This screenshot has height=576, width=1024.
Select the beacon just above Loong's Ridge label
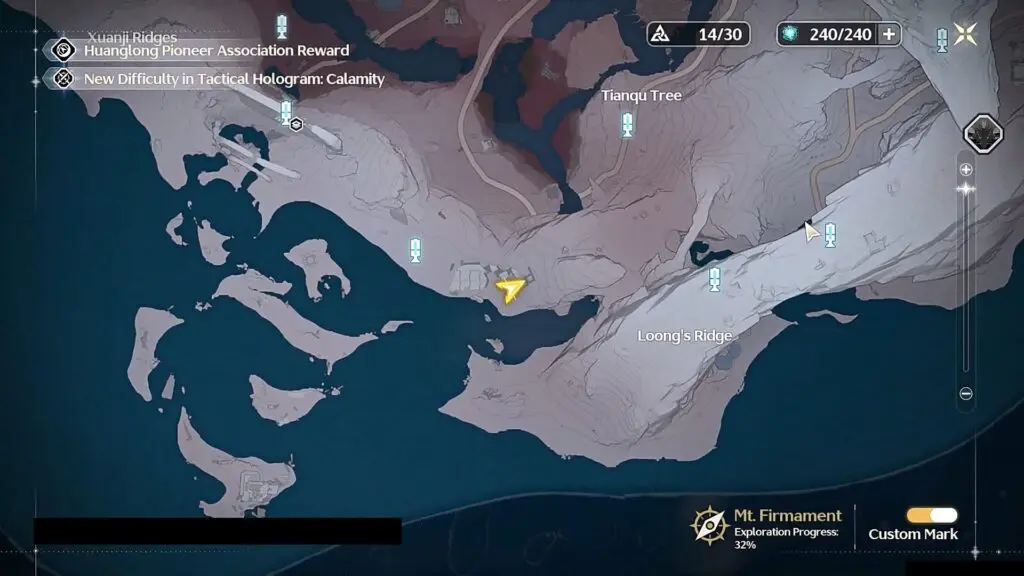(x=714, y=279)
